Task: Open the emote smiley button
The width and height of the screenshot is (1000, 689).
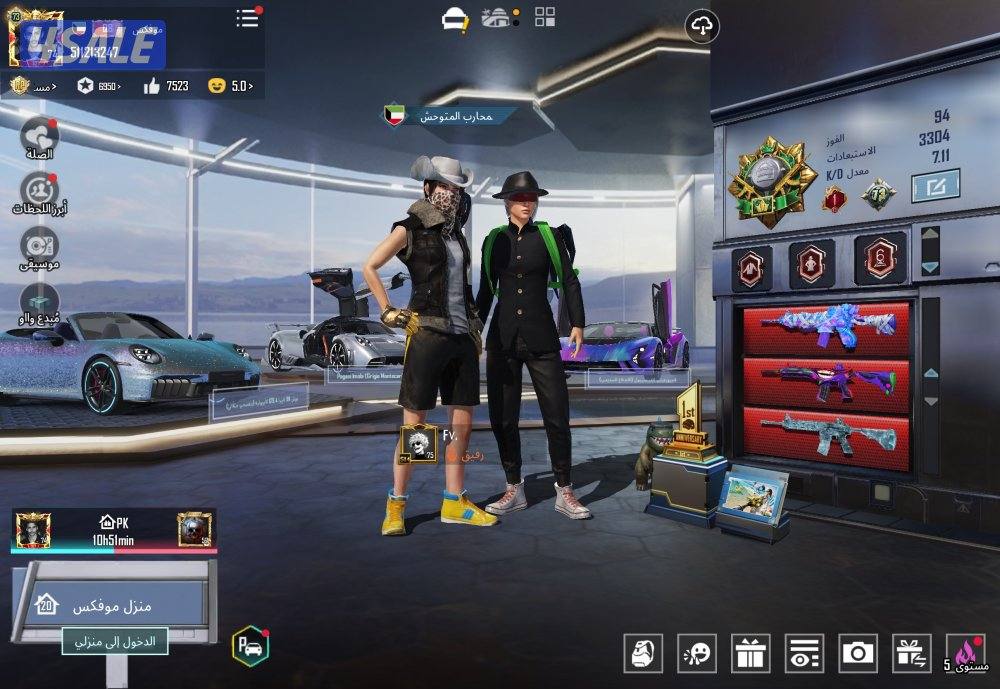Action: coord(697,653)
